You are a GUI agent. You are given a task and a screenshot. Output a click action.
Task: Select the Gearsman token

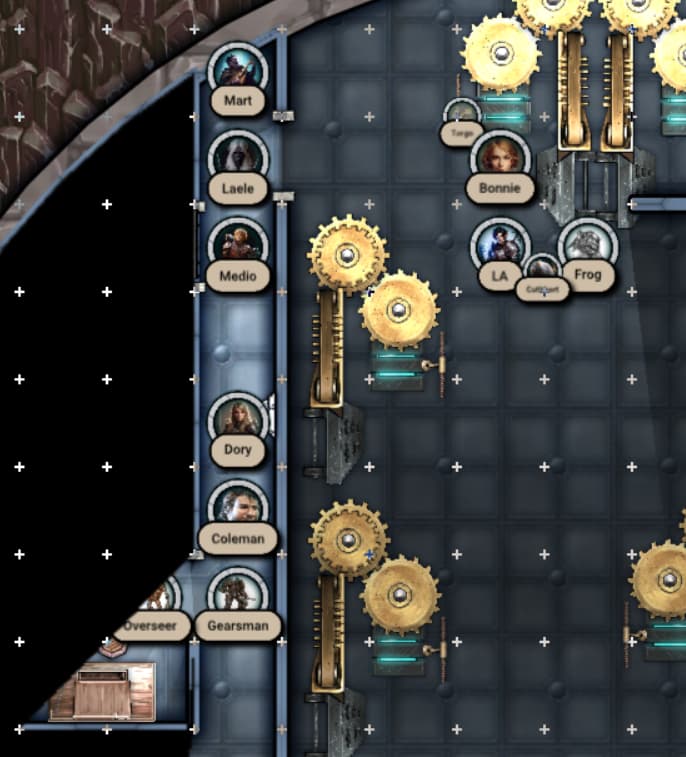coord(238,596)
